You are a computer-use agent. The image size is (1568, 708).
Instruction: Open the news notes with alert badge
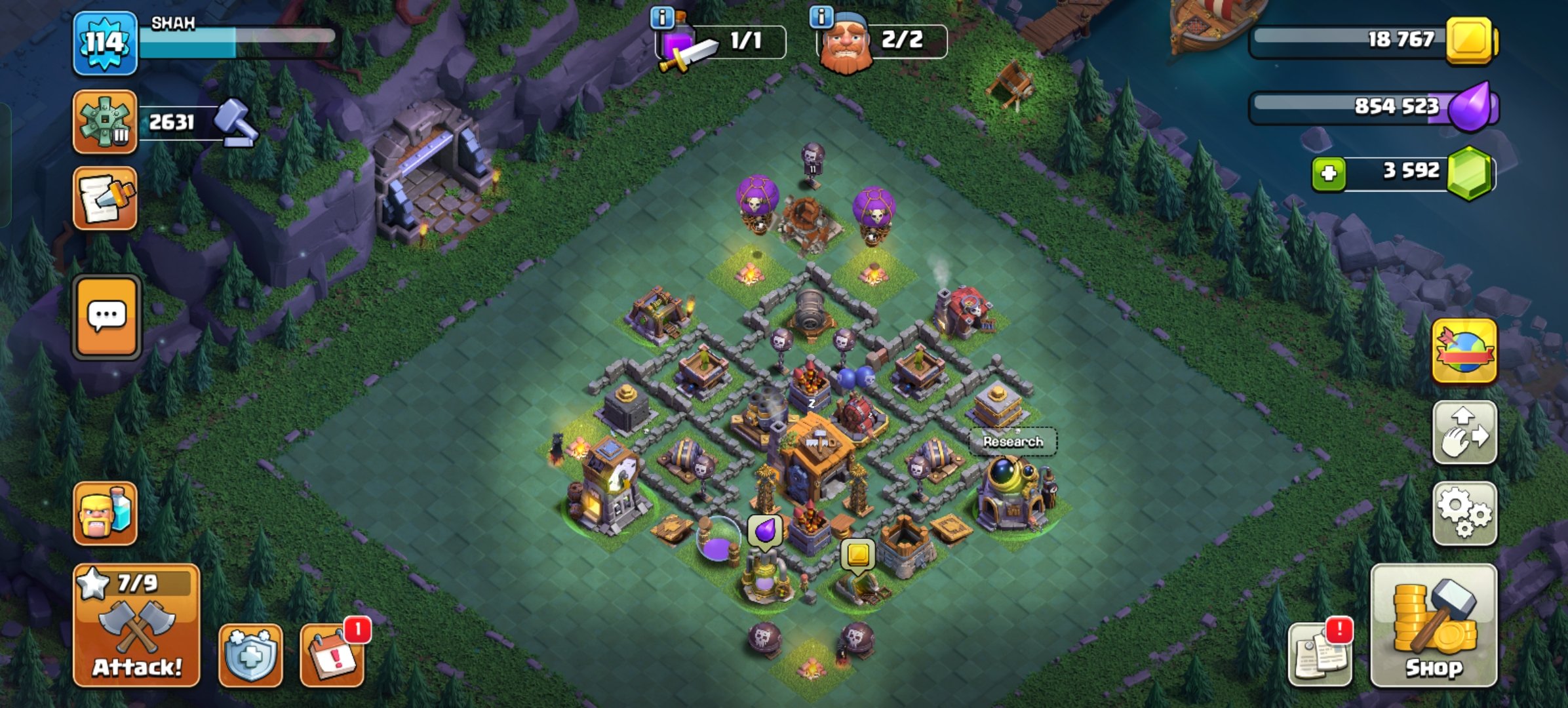tap(1319, 654)
